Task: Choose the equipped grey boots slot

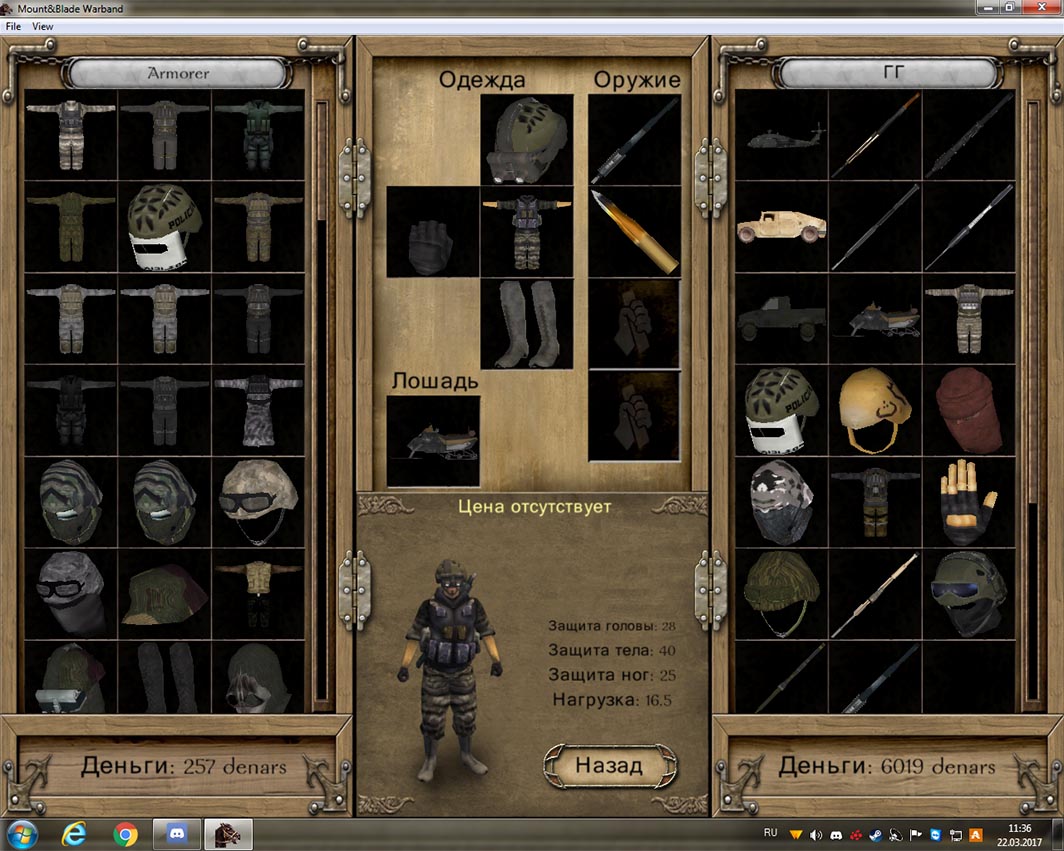Action: tap(527, 324)
